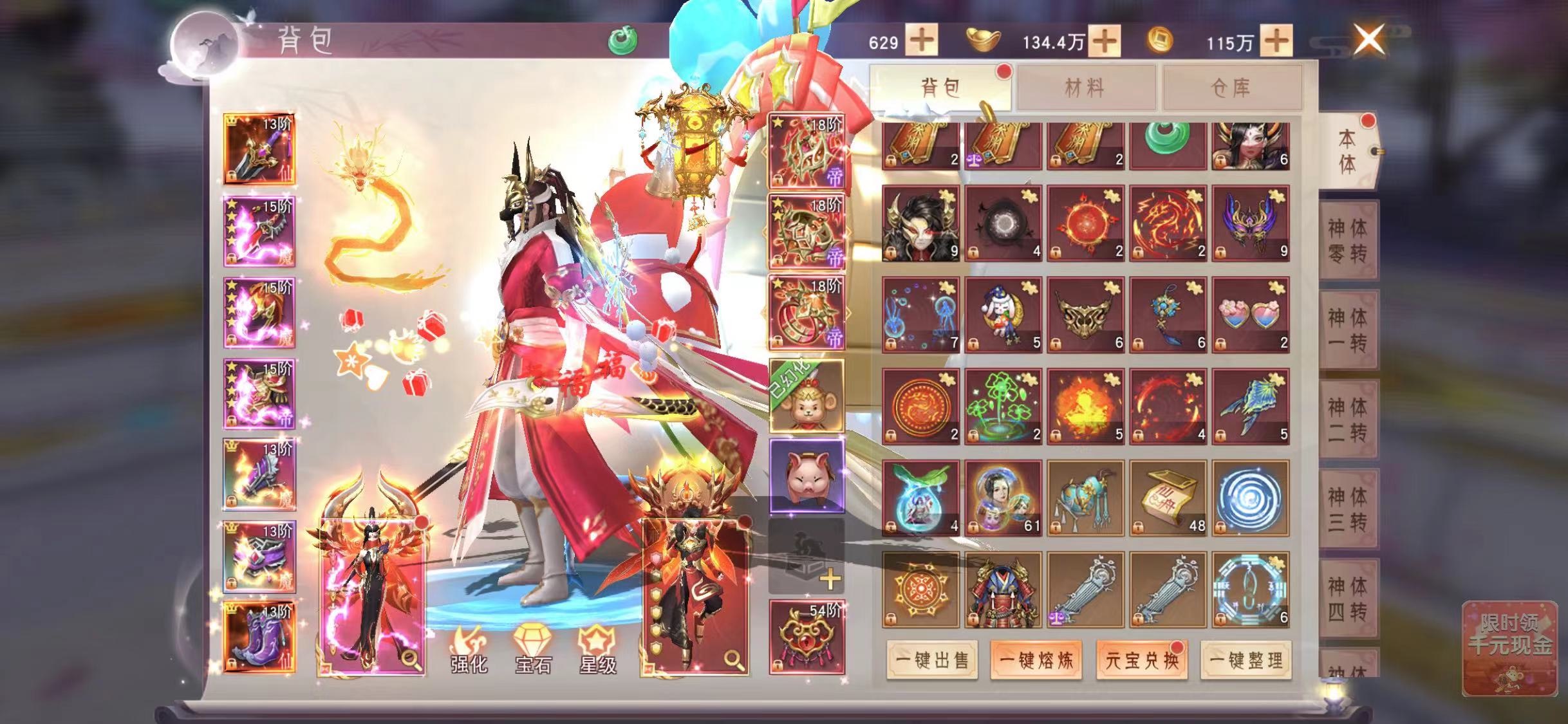Select the pink pig head slot
The width and height of the screenshot is (1568, 724).
click(807, 476)
